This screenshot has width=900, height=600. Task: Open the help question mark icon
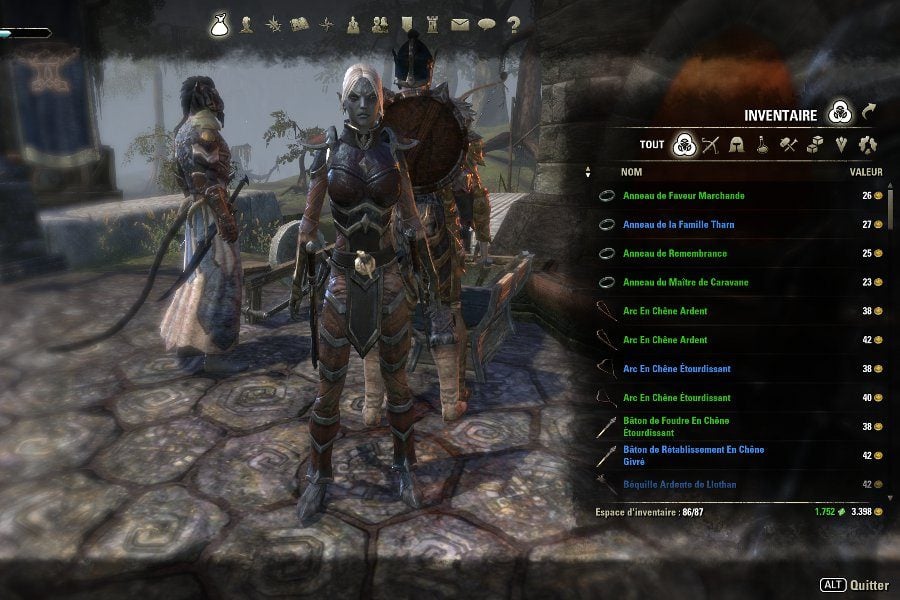(514, 24)
